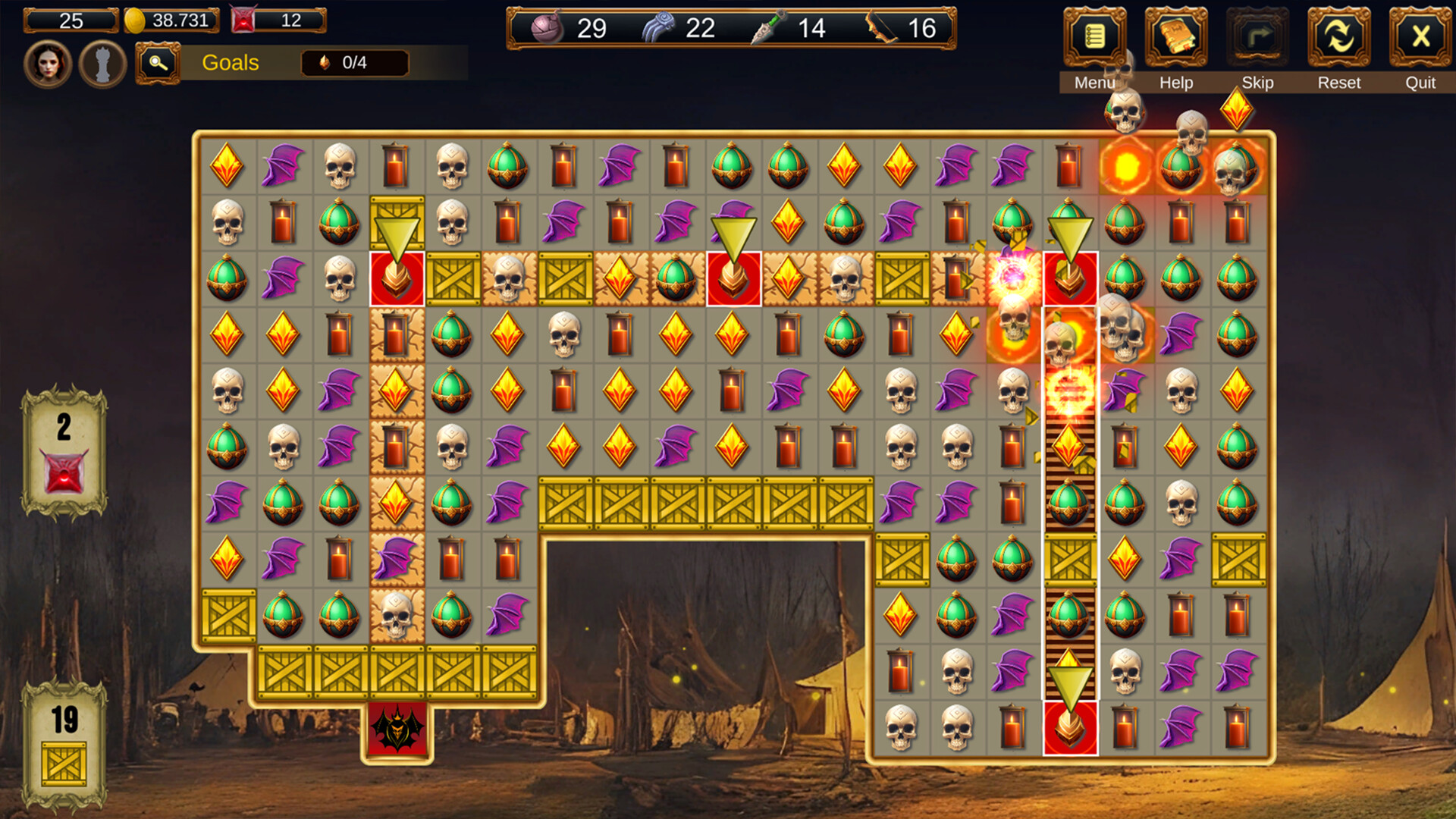
Task: Click the 0/4 flame progress counter
Action: [353, 63]
